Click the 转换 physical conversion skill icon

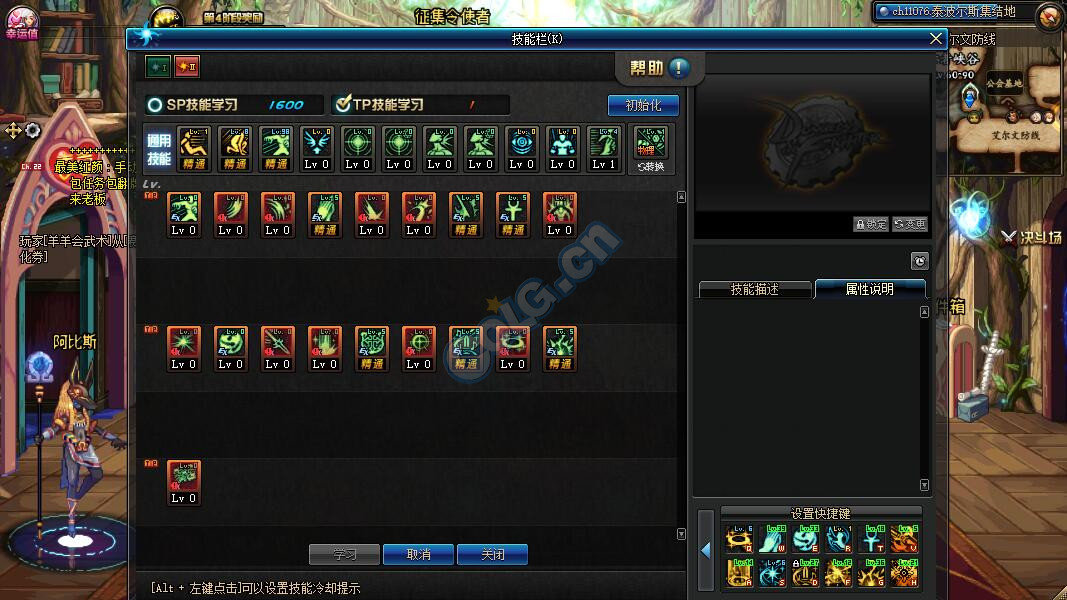point(651,148)
